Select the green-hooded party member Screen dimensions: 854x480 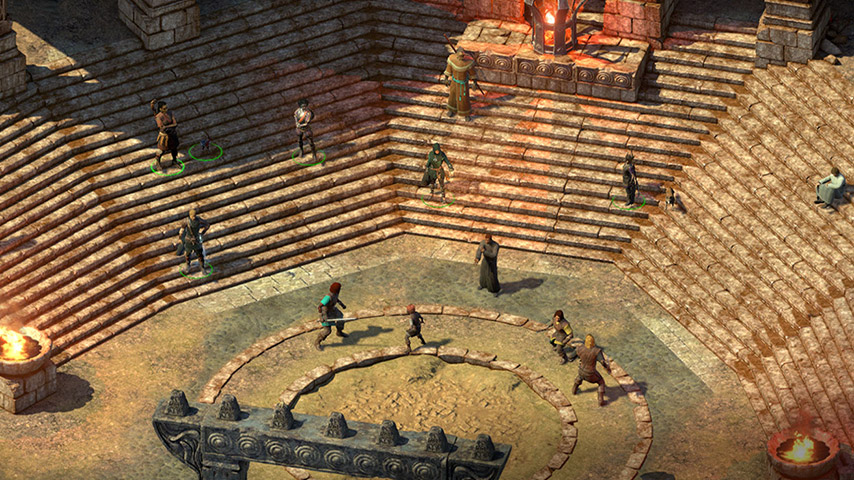[436, 172]
